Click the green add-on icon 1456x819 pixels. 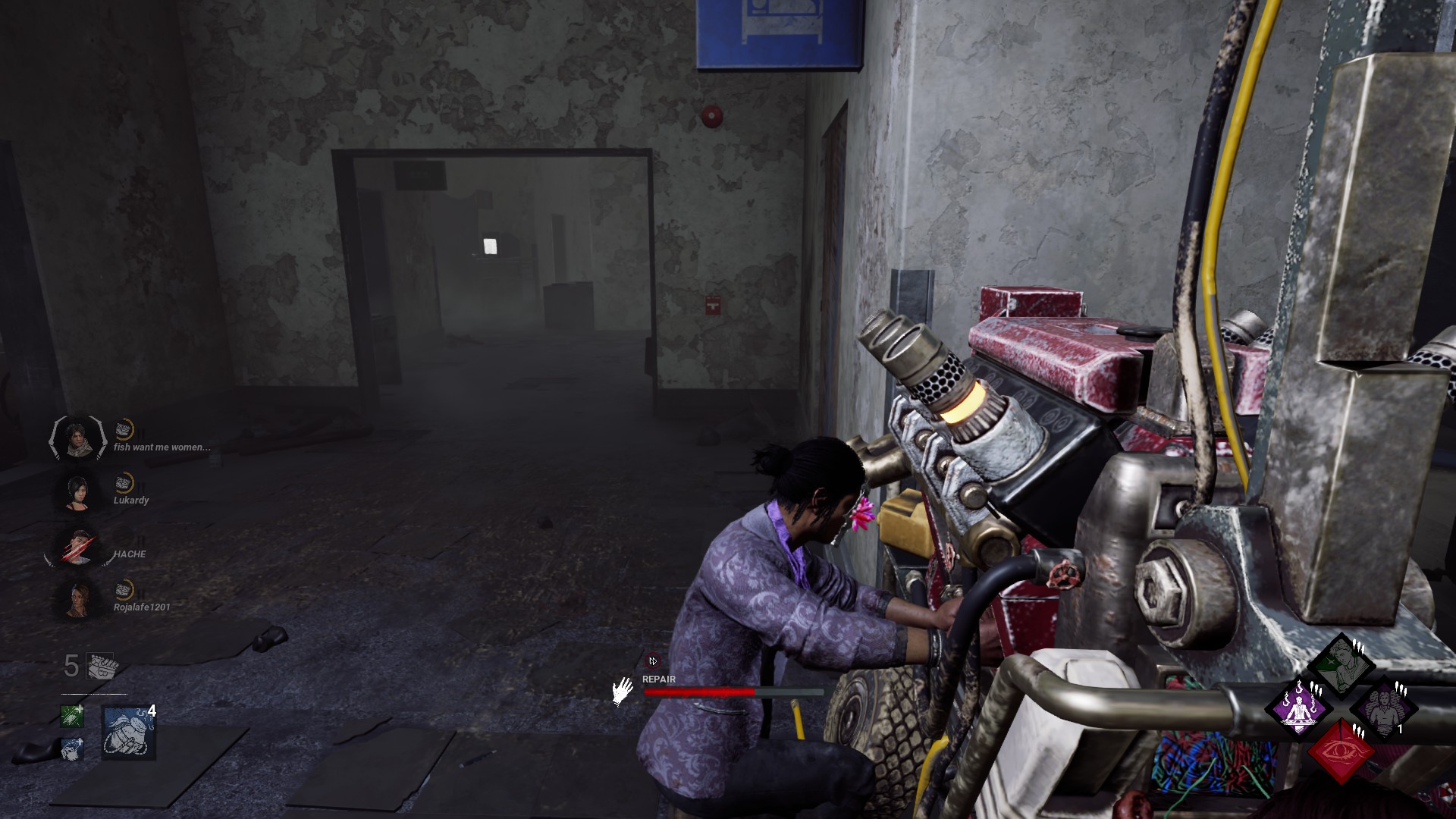(x=72, y=716)
